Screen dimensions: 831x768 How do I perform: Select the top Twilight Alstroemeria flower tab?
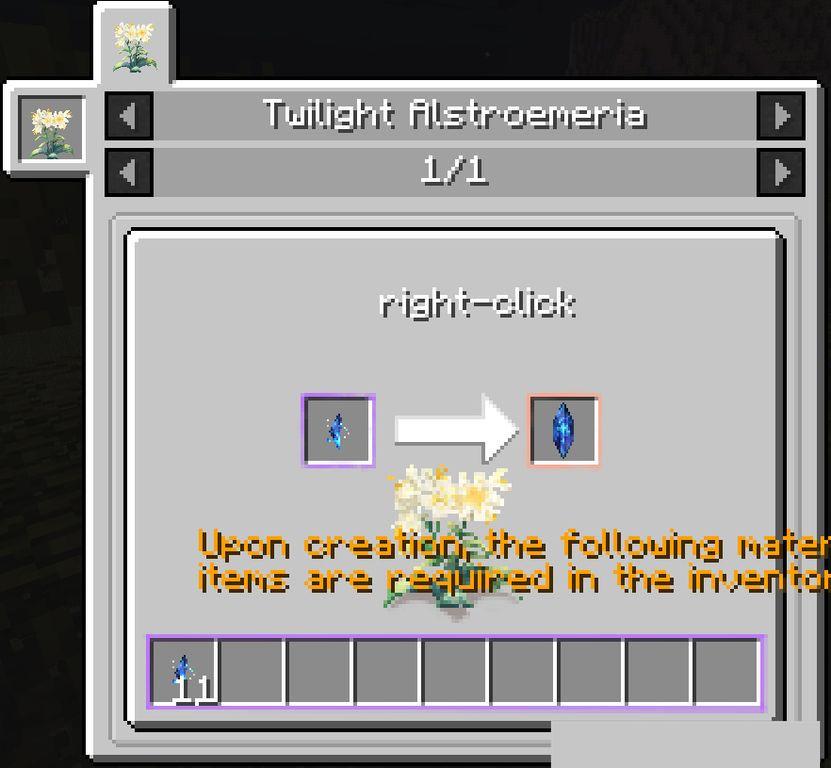134,45
